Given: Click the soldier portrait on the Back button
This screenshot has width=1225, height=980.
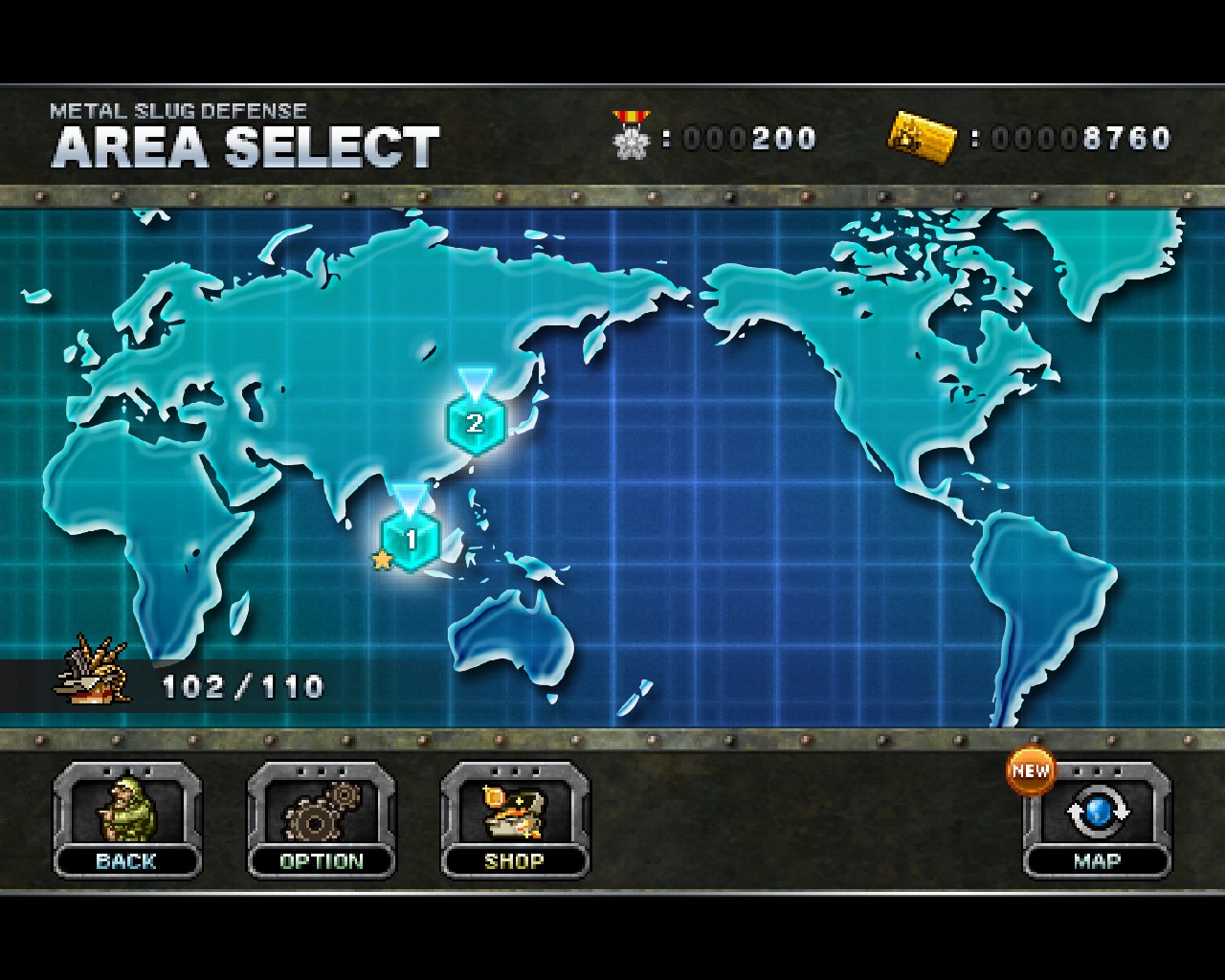Looking at the screenshot, I should (126, 812).
